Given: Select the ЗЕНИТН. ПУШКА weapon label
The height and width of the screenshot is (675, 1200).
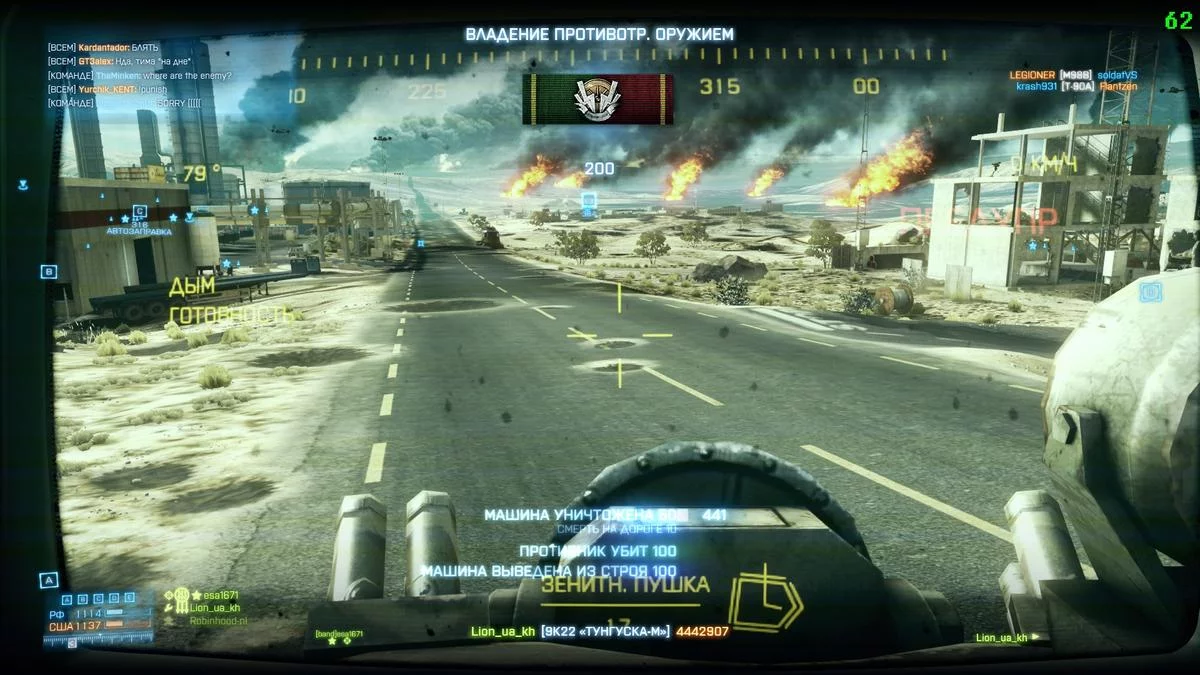Looking at the screenshot, I should [625, 585].
